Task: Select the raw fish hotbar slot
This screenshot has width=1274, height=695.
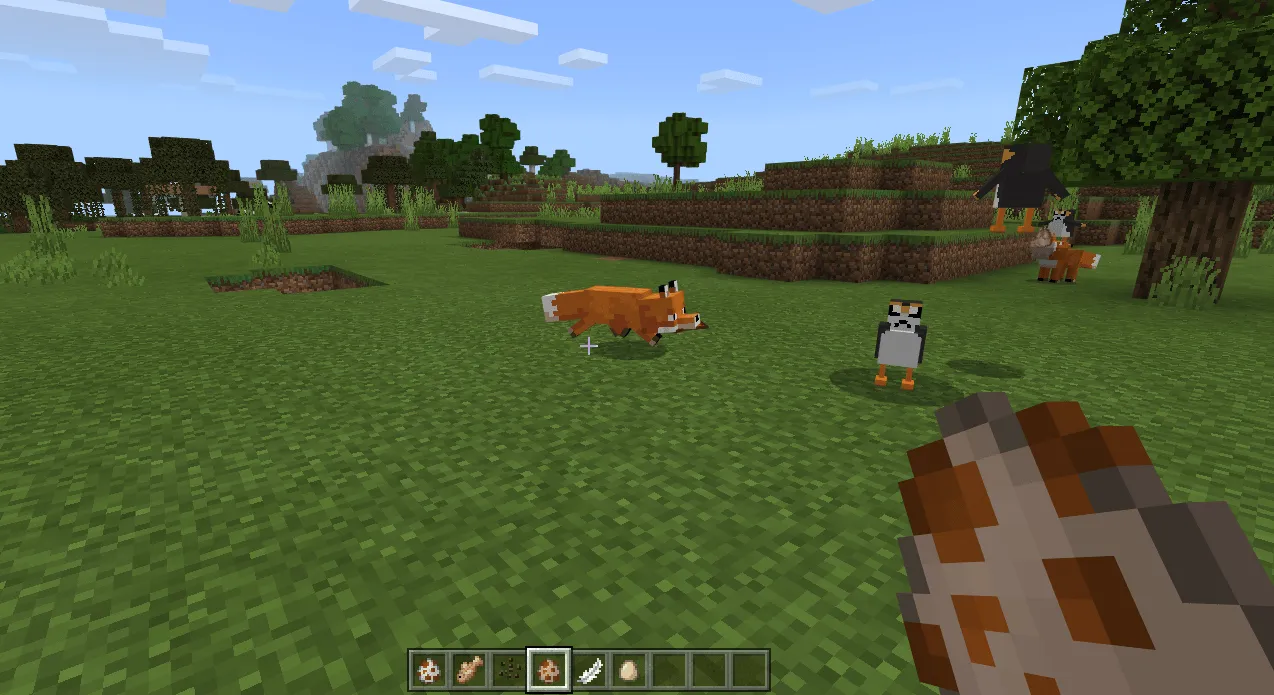Action: 470,669
